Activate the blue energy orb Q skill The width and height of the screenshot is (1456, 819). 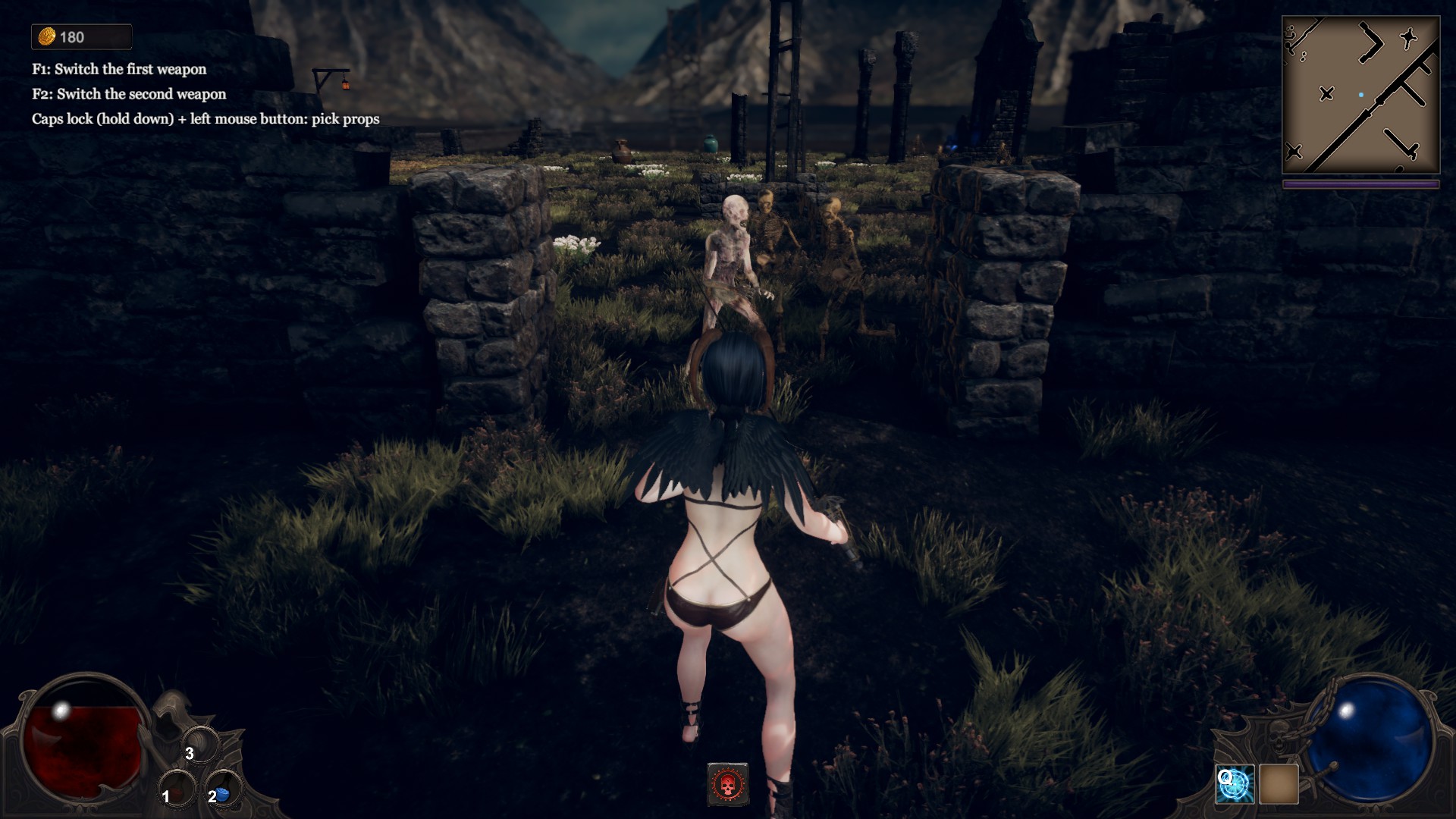[1235, 784]
